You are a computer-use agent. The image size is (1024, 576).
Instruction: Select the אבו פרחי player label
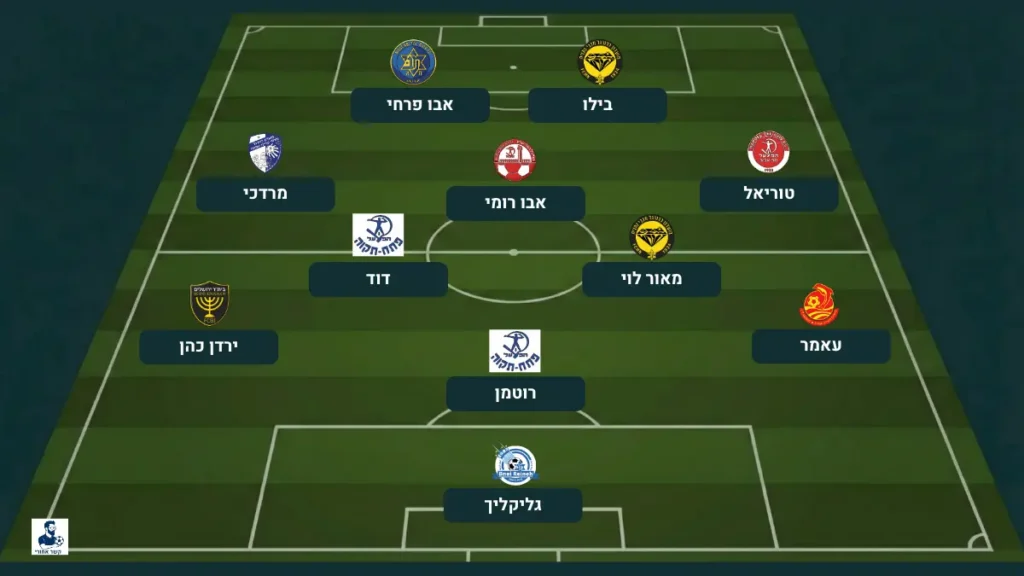click(x=420, y=105)
